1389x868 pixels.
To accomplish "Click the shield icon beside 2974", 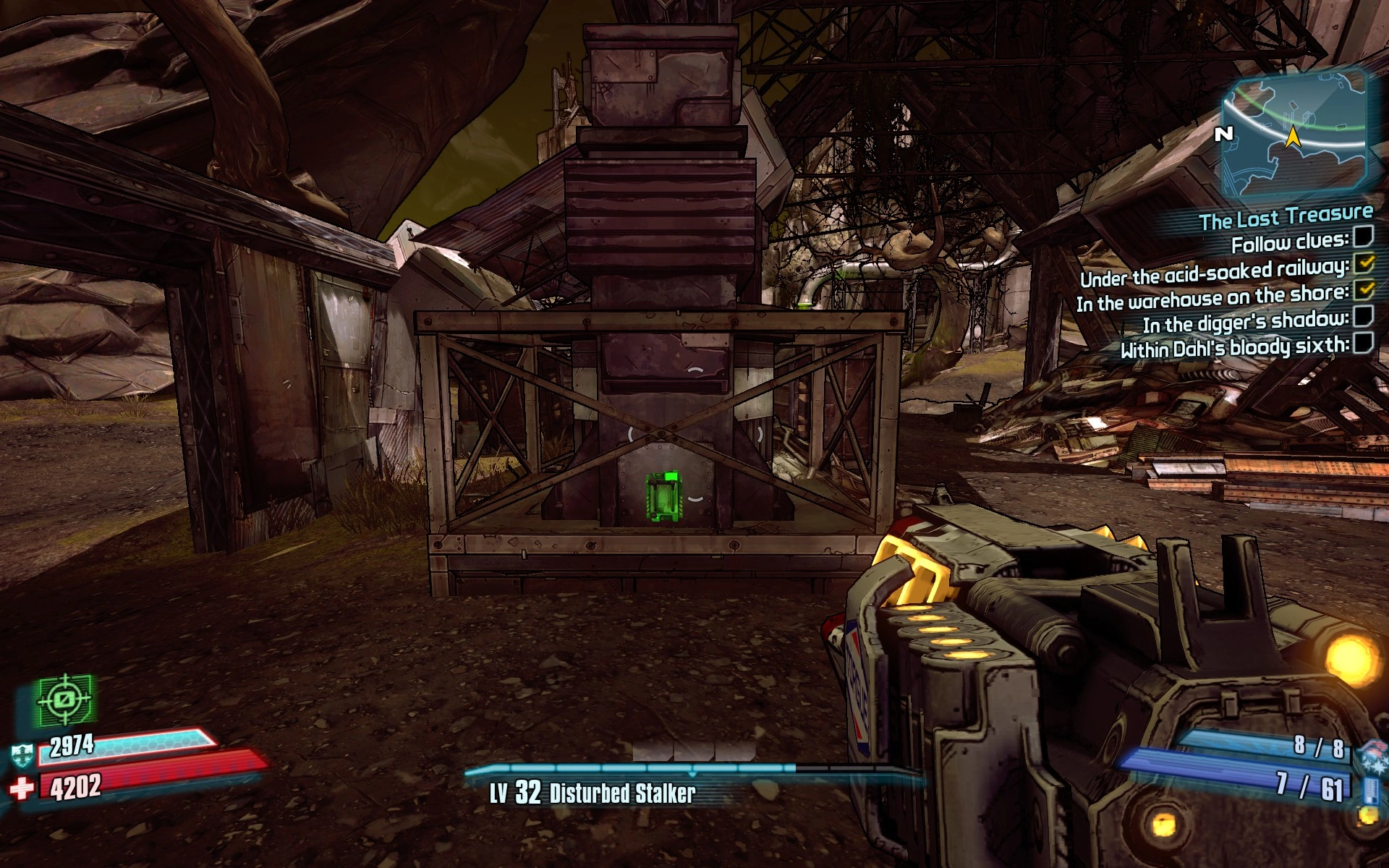I will point(22,754).
